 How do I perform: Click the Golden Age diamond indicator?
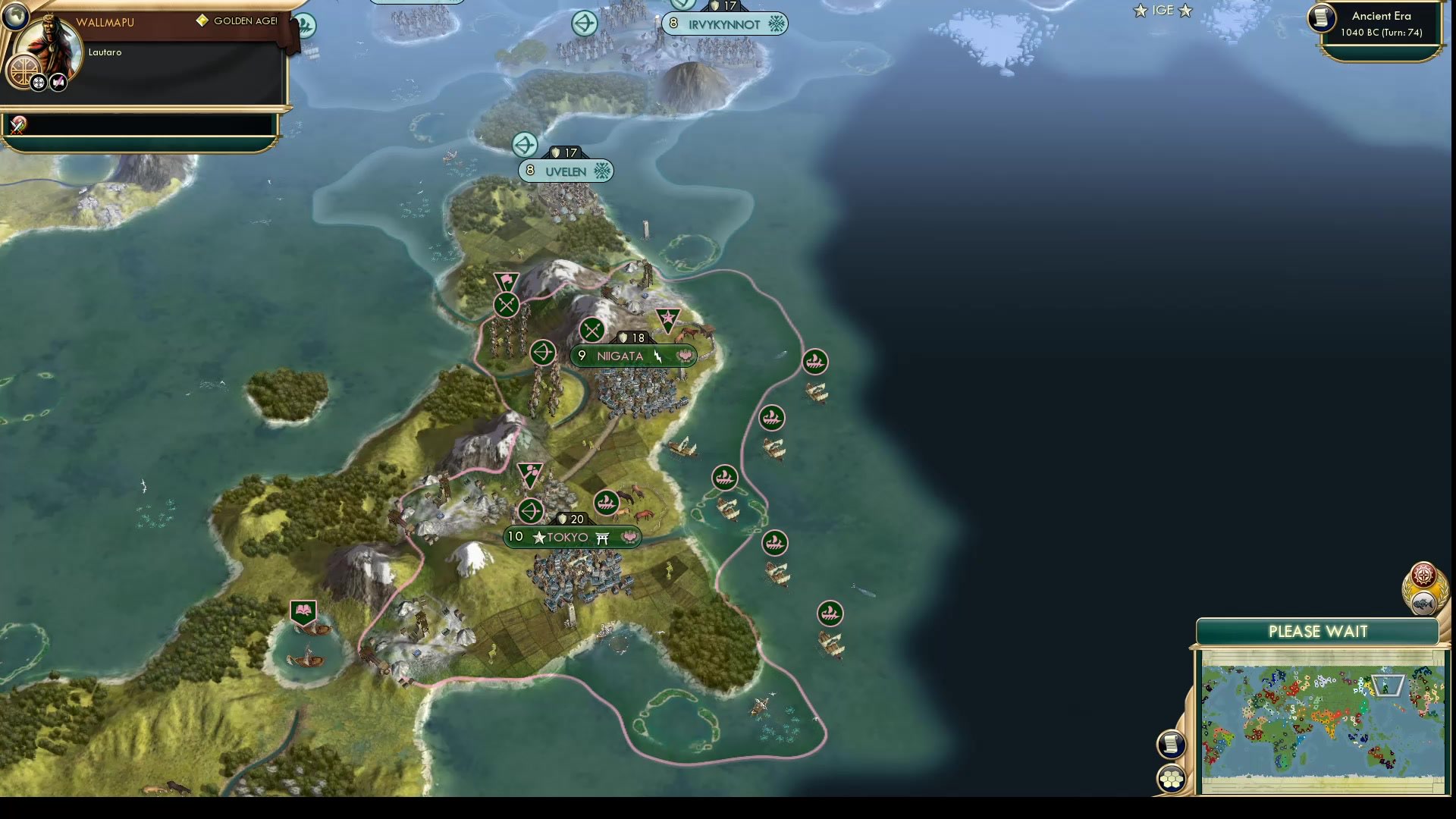[x=203, y=21]
